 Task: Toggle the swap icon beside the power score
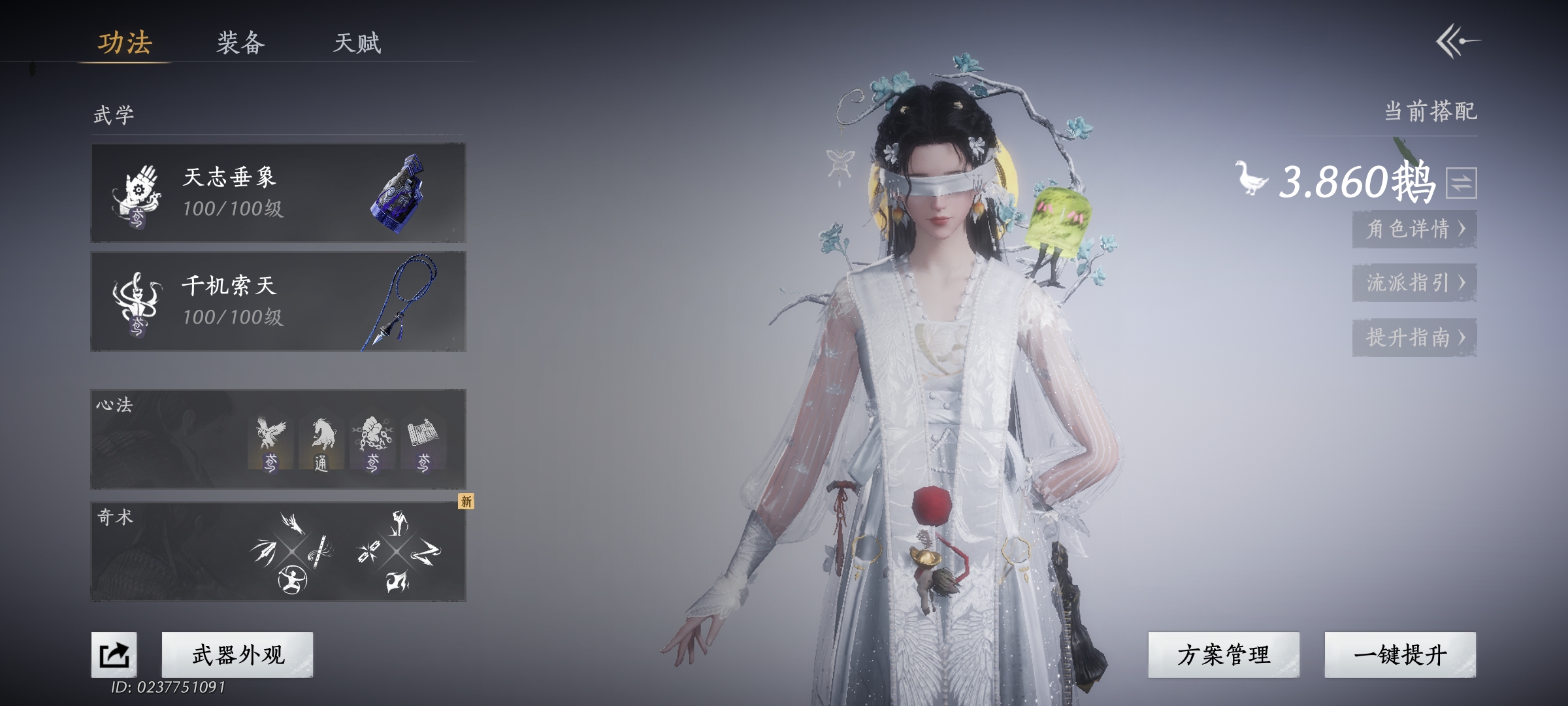click(1461, 182)
